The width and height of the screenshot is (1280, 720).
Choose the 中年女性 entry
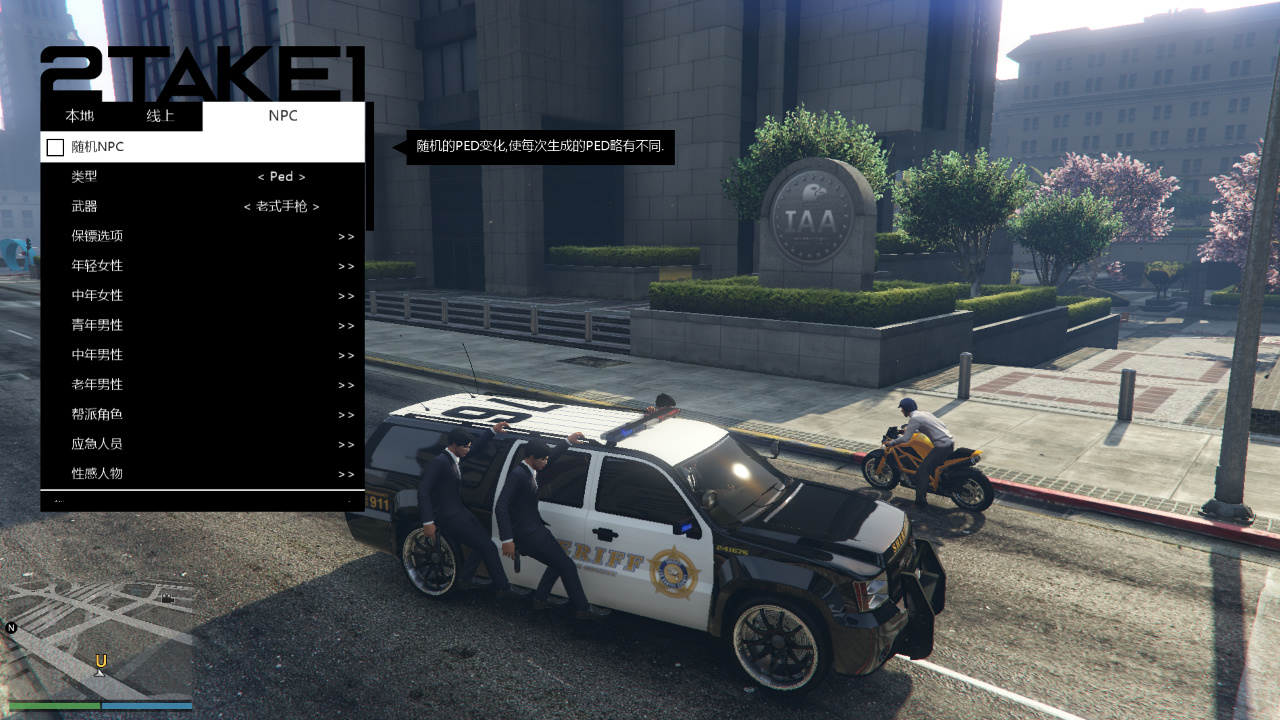pos(202,296)
